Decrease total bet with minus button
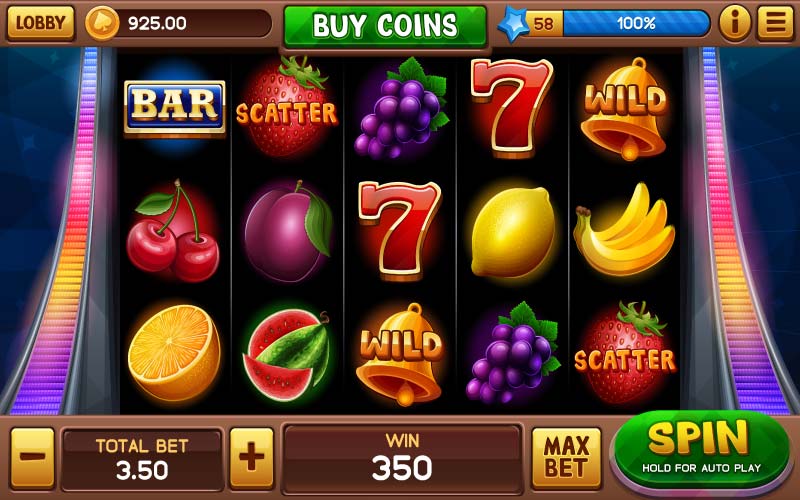 click(32, 457)
